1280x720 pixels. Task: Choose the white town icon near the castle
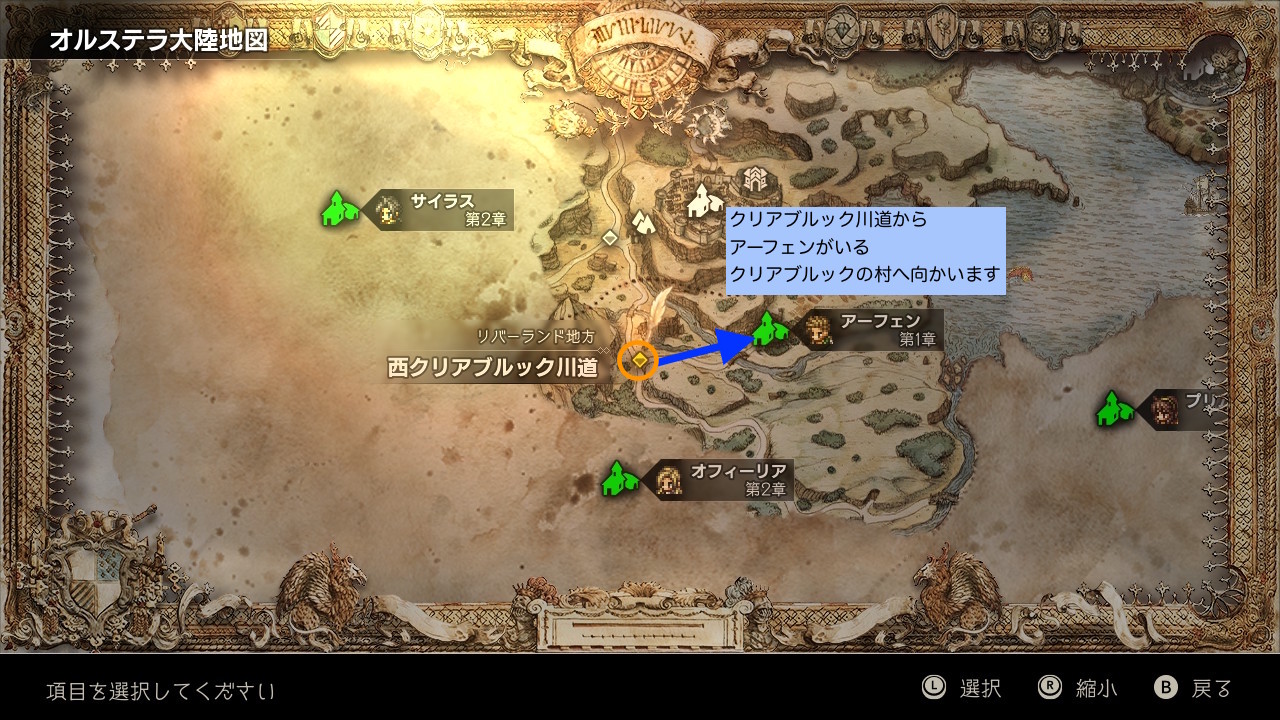(x=705, y=199)
